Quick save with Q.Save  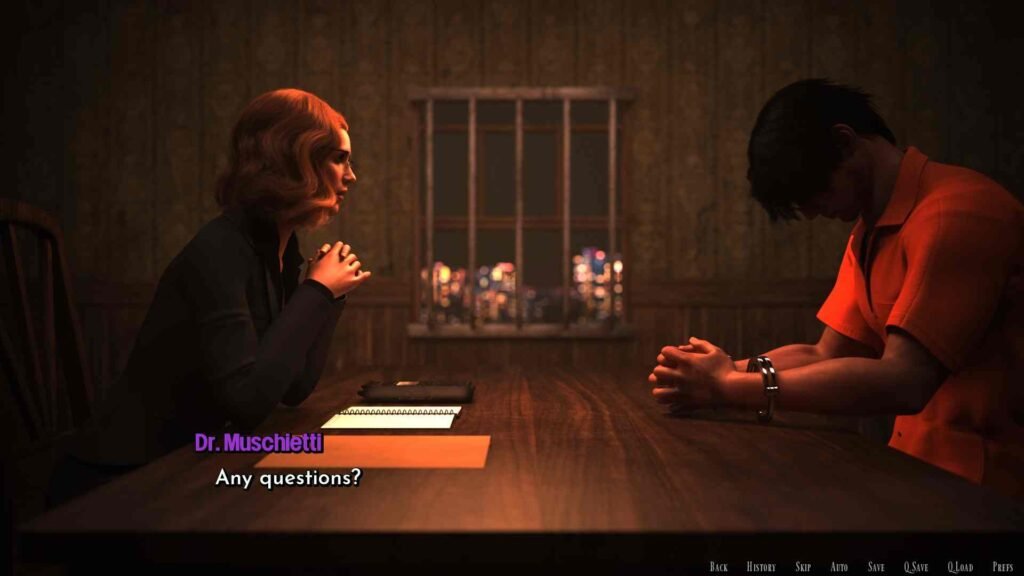[x=916, y=567]
